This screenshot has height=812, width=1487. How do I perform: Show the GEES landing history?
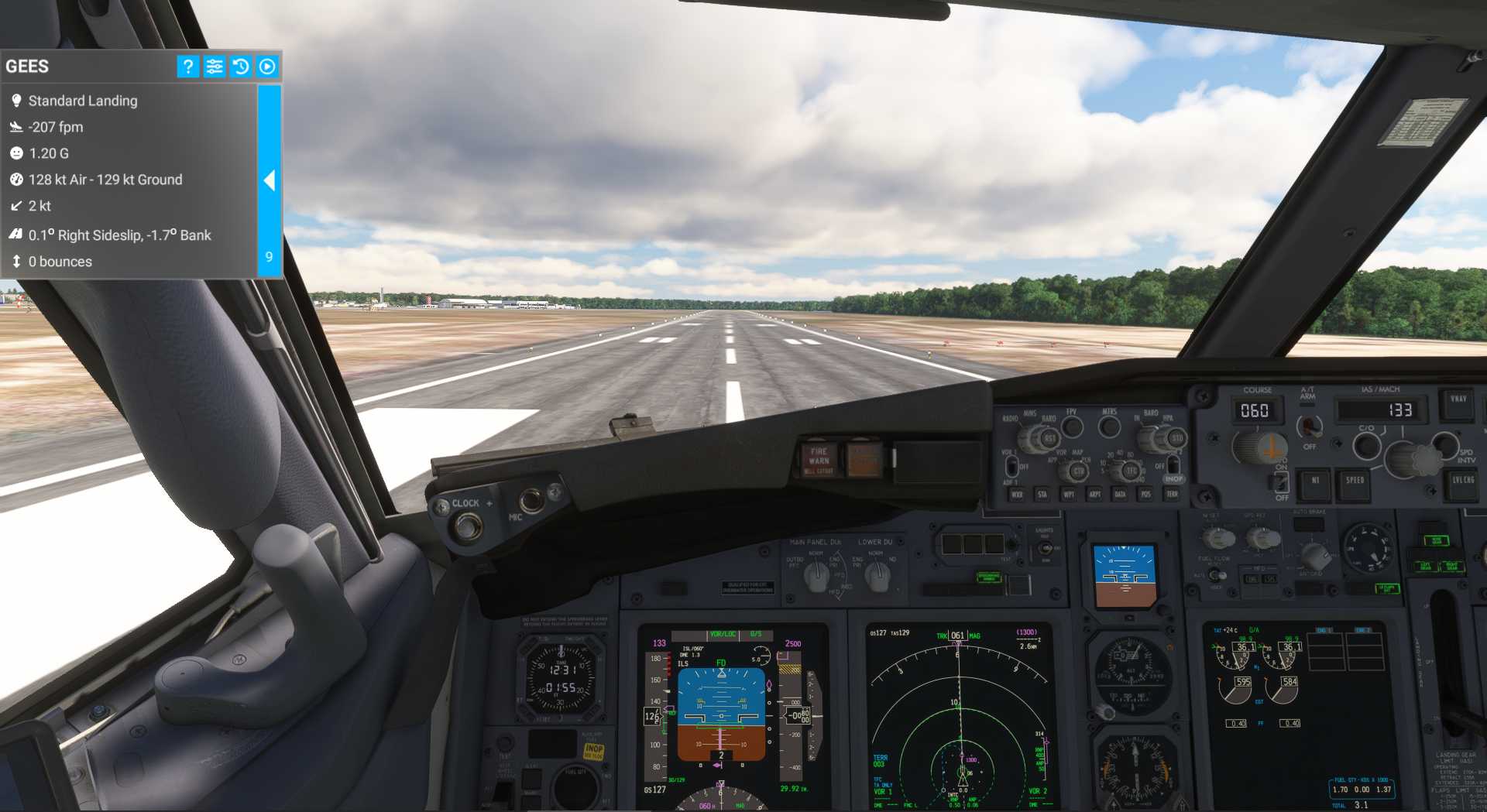point(241,67)
